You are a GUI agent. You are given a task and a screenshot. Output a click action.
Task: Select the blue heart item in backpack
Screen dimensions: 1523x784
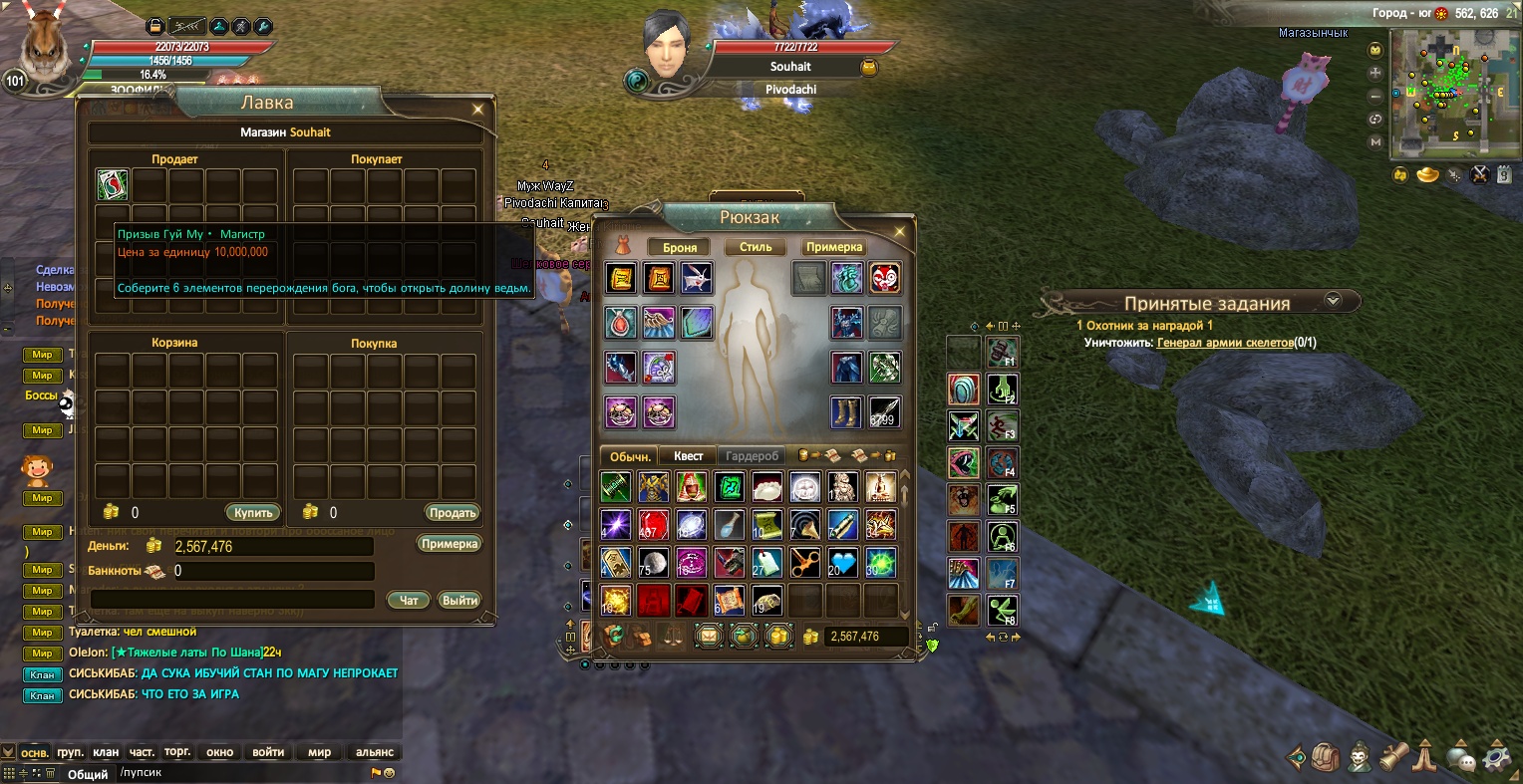coord(843,563)
